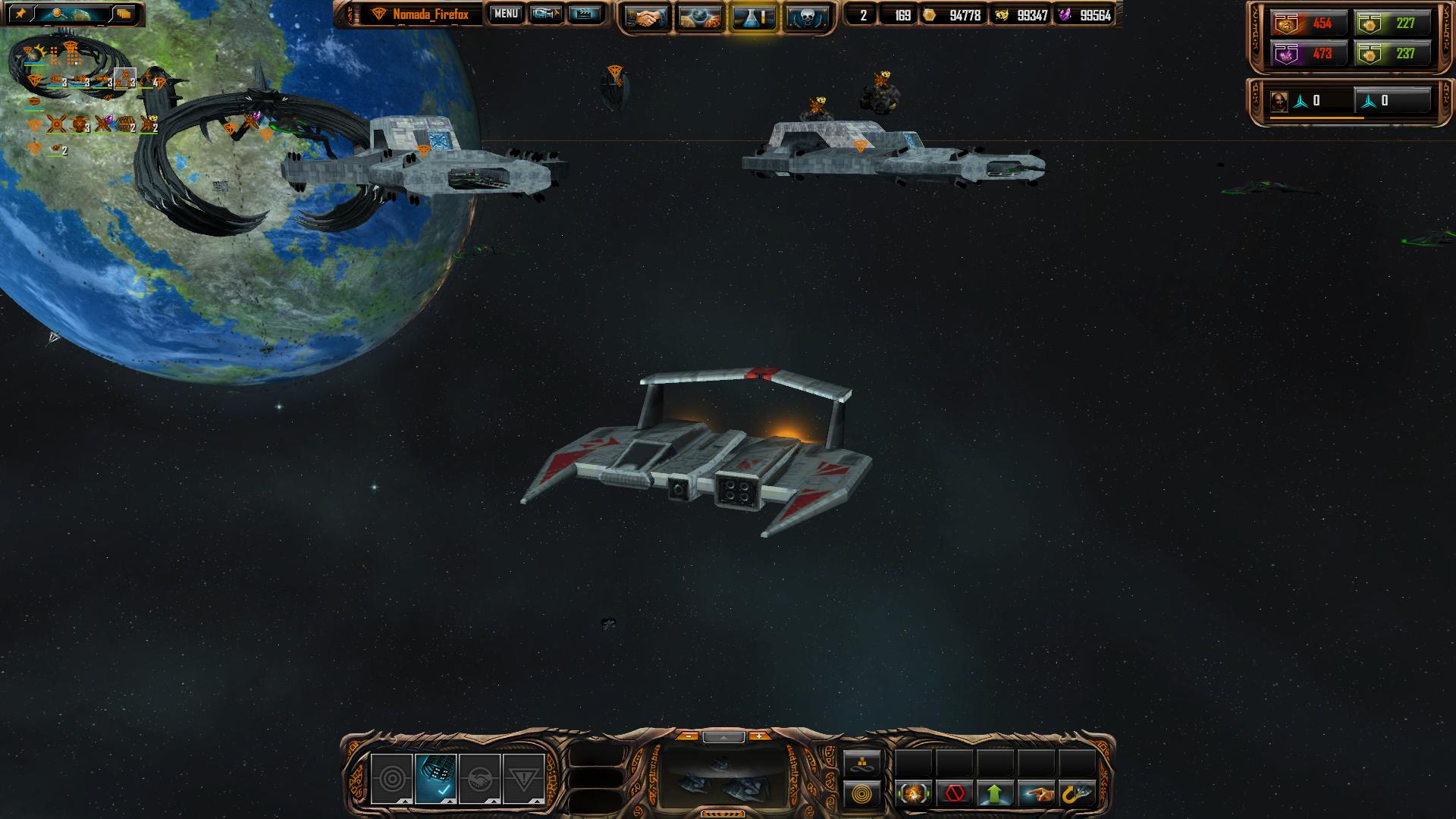The image size is (1456, 819).
Task: Click the orange minus zoom button
Action: coord(688,736)
